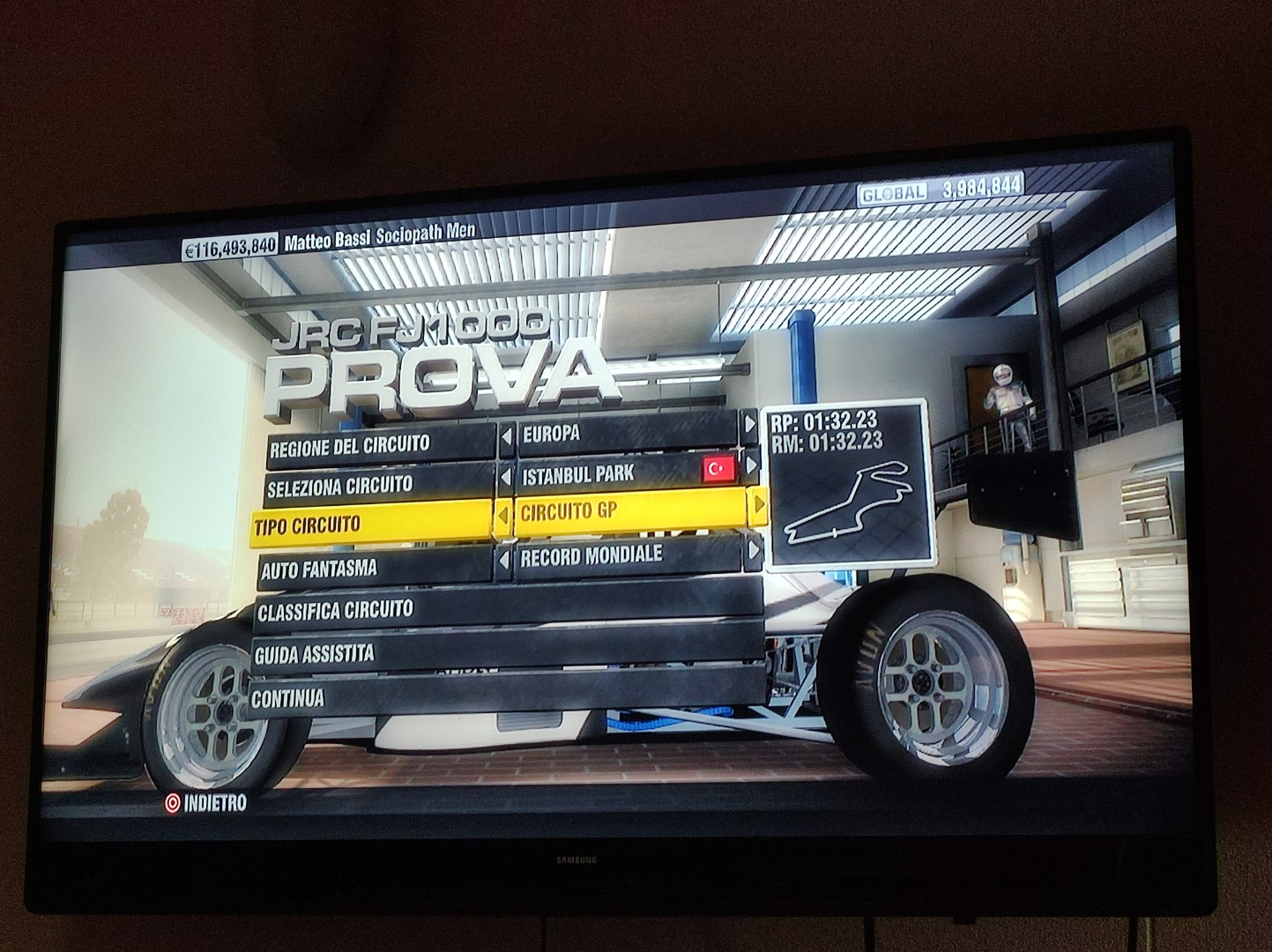Image resolution: width=1272 pixels, height=952 pixels.
Task: Click right arrow beside Circuito GP
Action: (x=756, y=504)
